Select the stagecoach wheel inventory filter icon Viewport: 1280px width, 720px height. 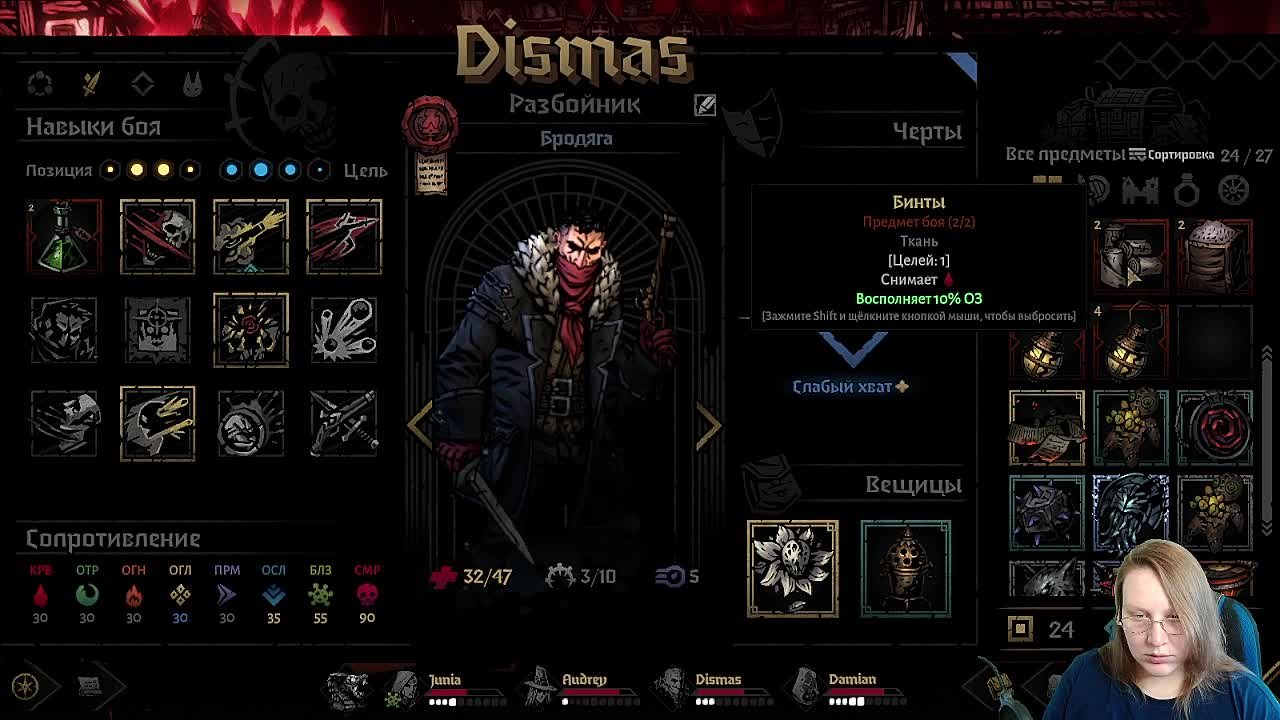click(1235, 191)
